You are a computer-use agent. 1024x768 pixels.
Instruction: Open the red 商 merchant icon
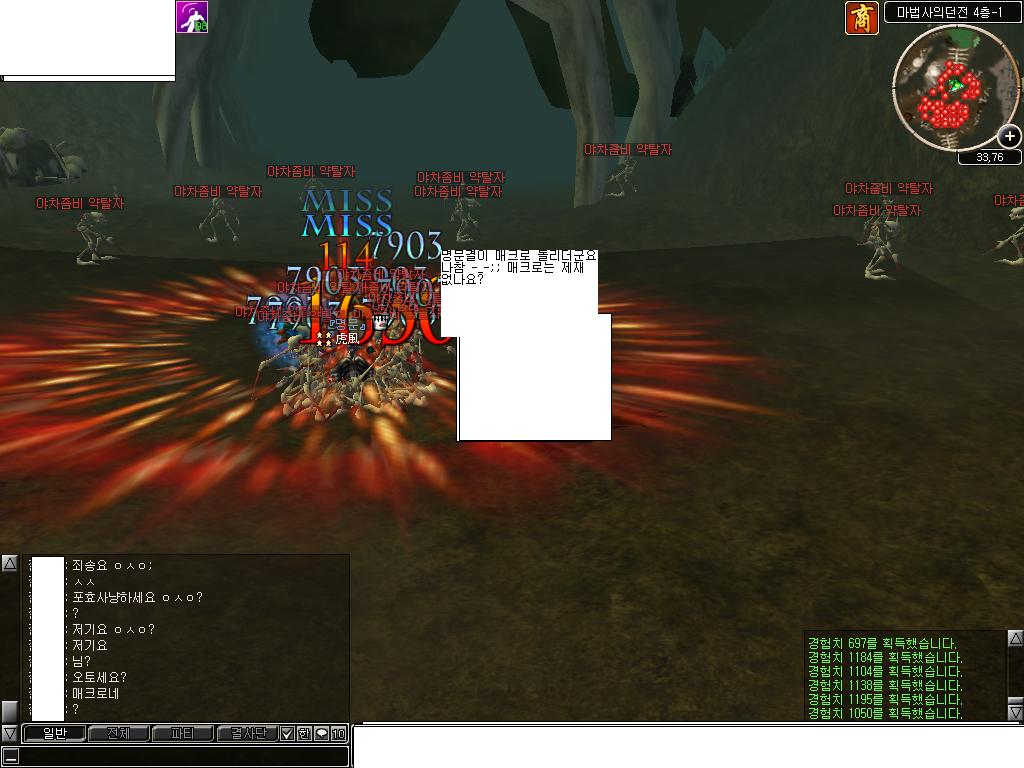(x=862, y=18)
